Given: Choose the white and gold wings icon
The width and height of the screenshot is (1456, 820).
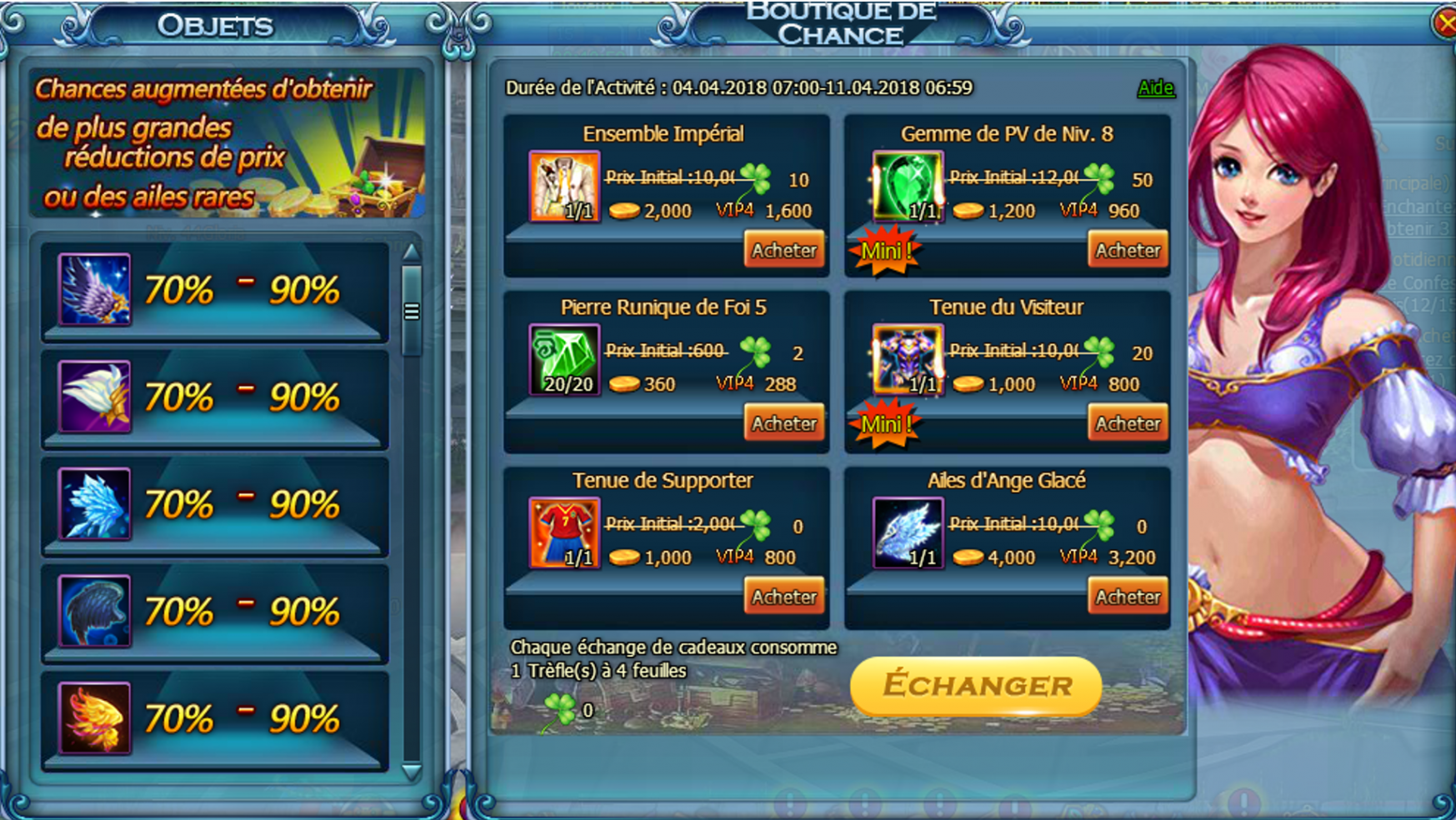Looking at the screenshot, I should [94, 397].
